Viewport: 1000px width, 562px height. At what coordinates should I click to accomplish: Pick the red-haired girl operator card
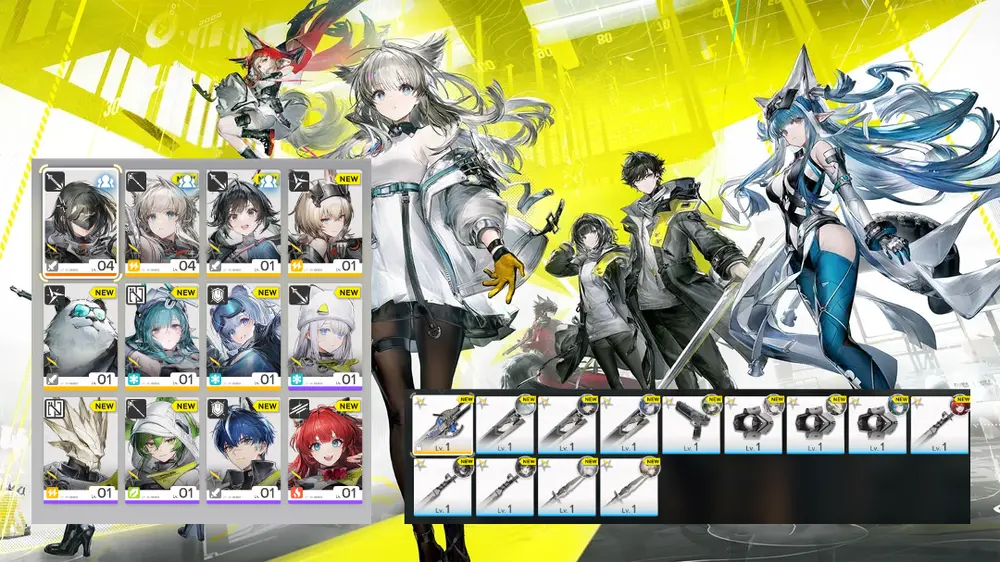pyautogui.click(x=325, y=450)
